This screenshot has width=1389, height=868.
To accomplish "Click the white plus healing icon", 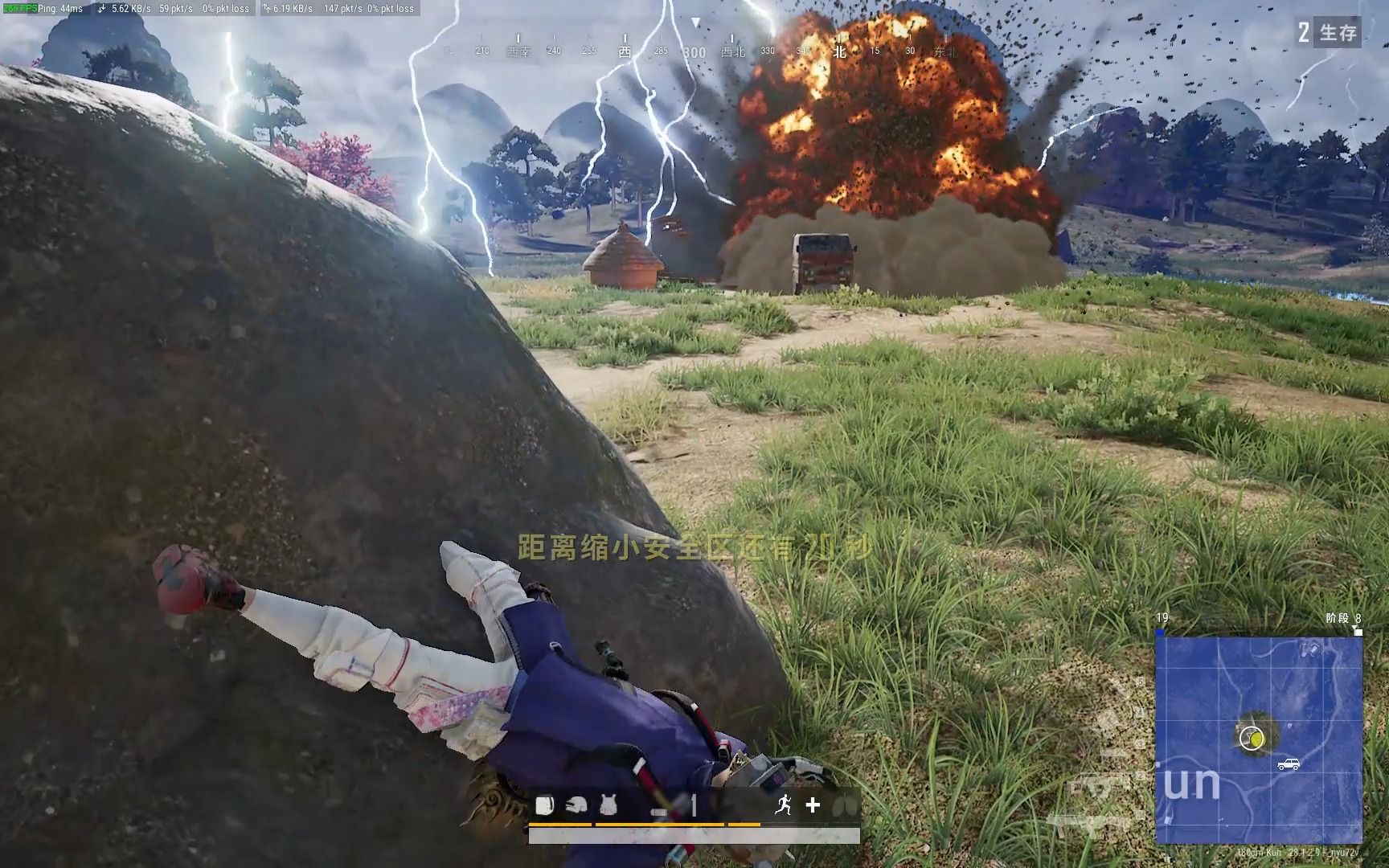I will point(813,805).
